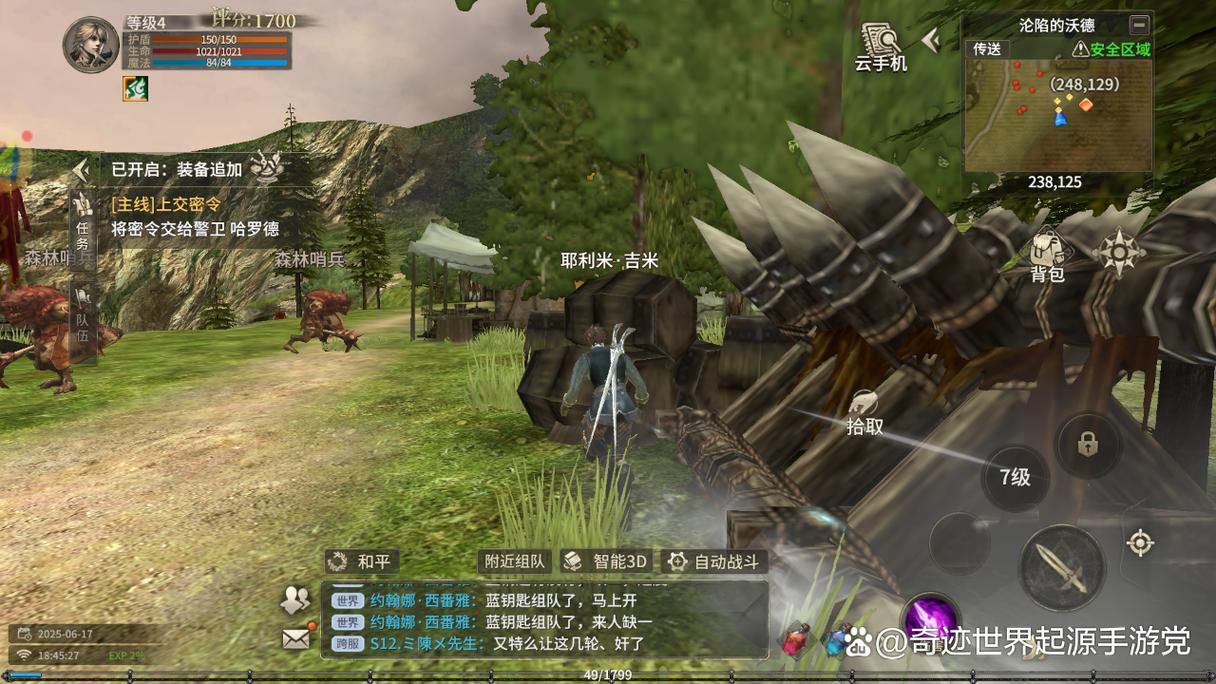Use the red health potion

[x=796, y=639]
